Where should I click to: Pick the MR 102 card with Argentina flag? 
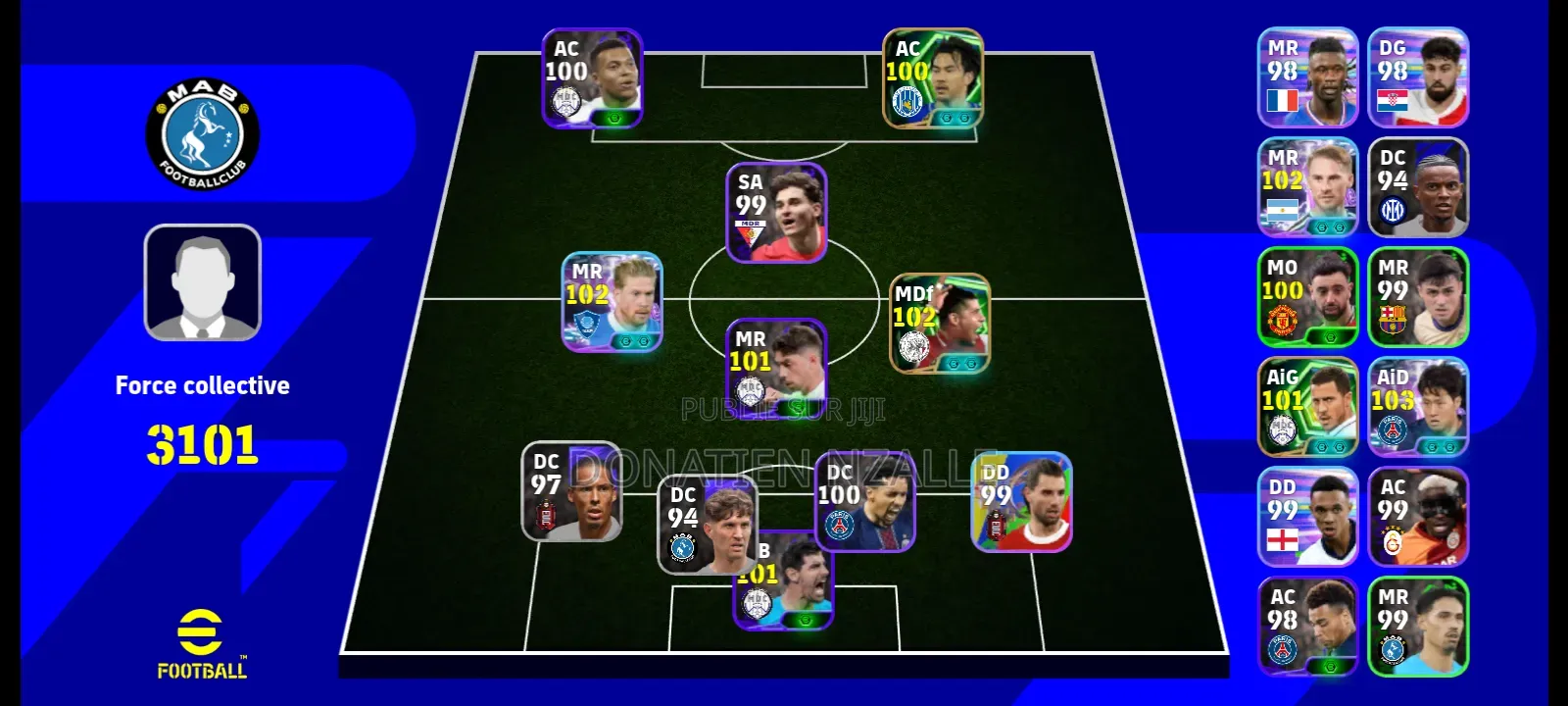coord(1307,187)
